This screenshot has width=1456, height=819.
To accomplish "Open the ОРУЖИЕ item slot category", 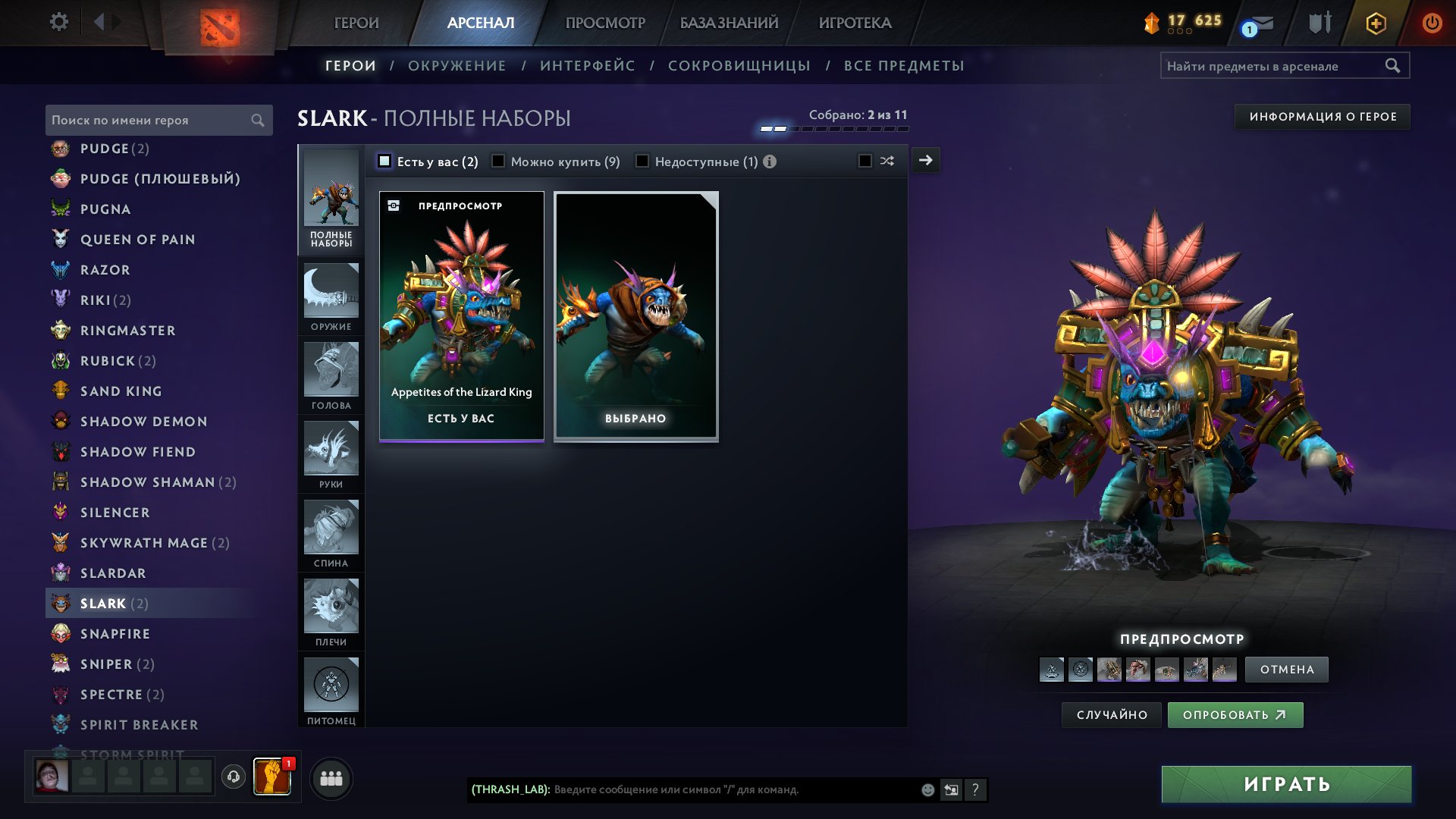I will tap(331, 298).
